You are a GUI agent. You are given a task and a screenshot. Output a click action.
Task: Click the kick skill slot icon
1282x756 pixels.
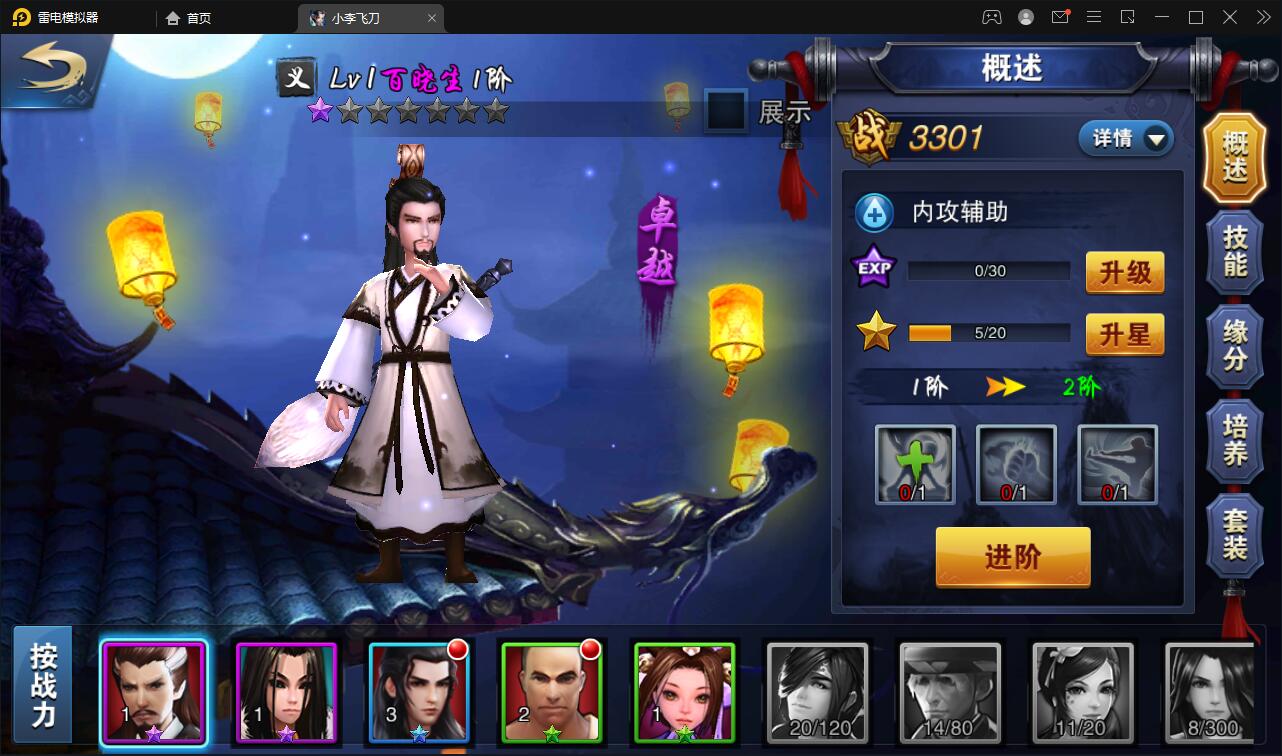[1117, 466]
